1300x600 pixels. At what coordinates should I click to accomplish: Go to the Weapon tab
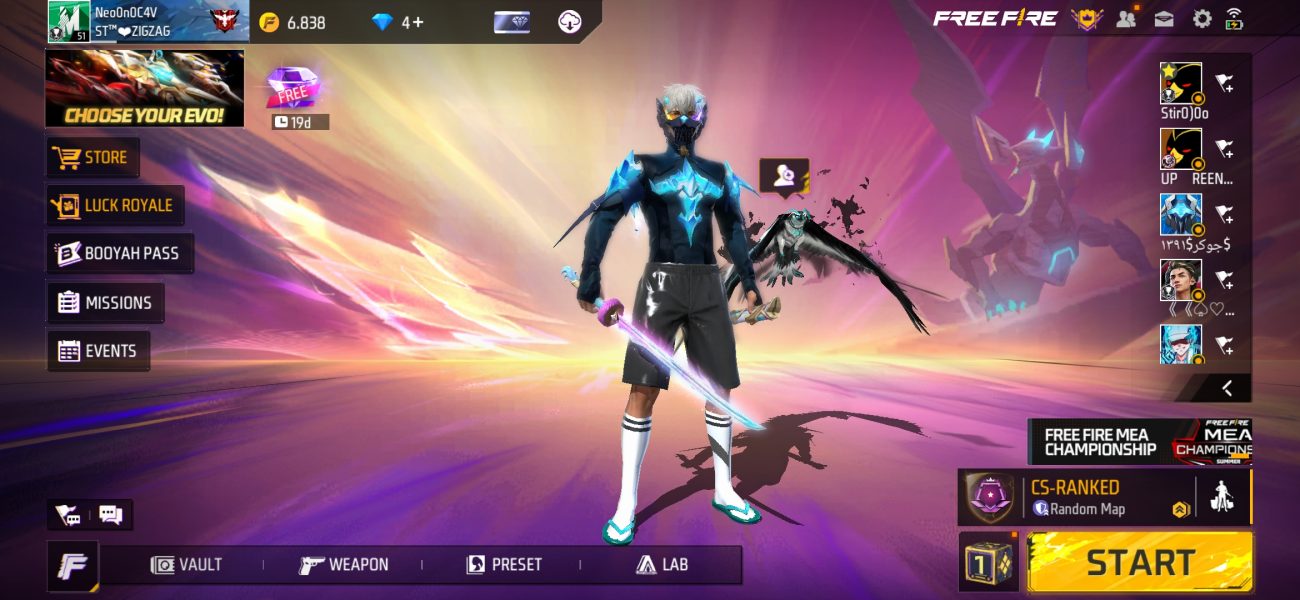(344, 565)
